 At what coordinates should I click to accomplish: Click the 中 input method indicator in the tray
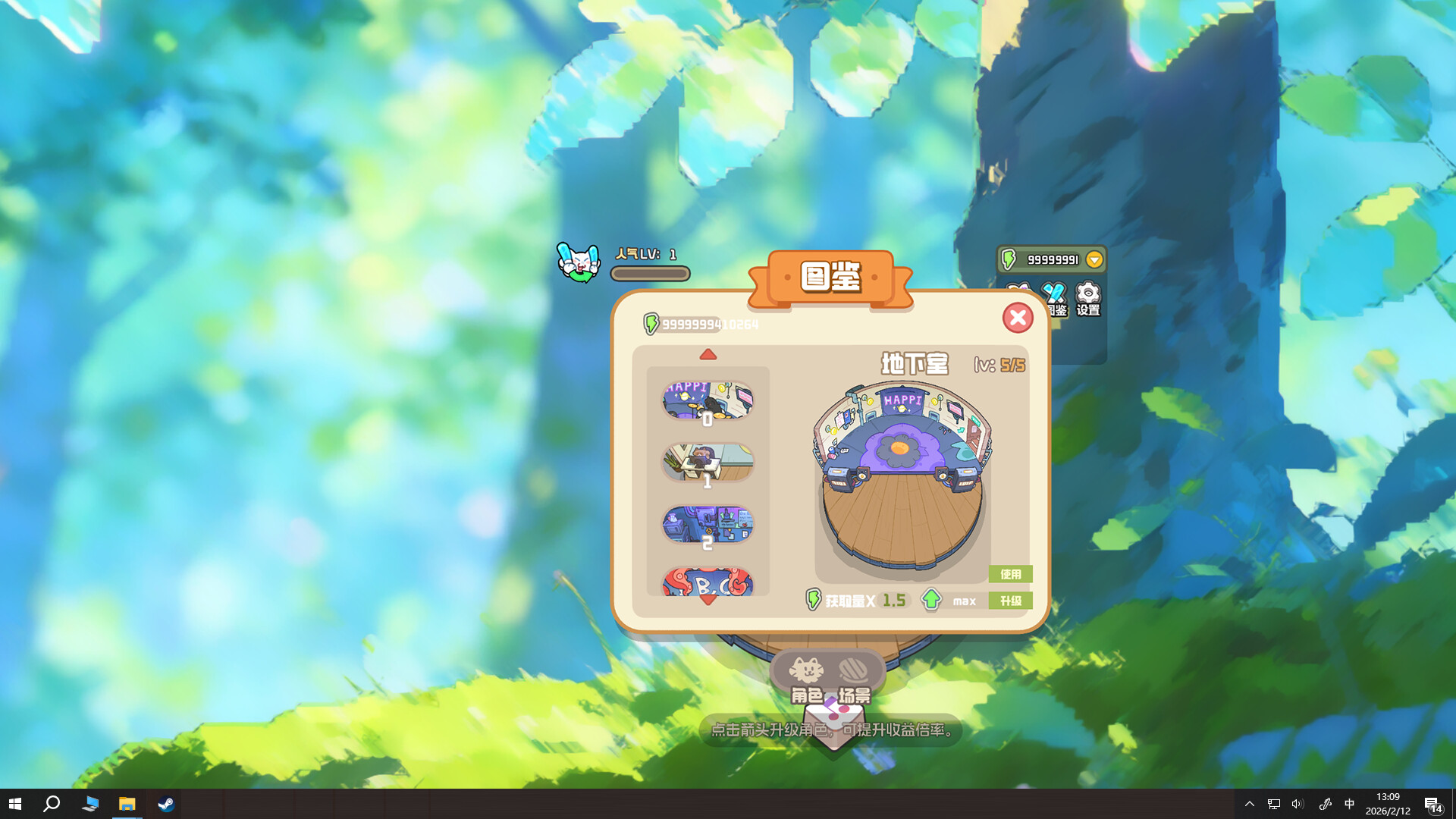(1350, 805)
